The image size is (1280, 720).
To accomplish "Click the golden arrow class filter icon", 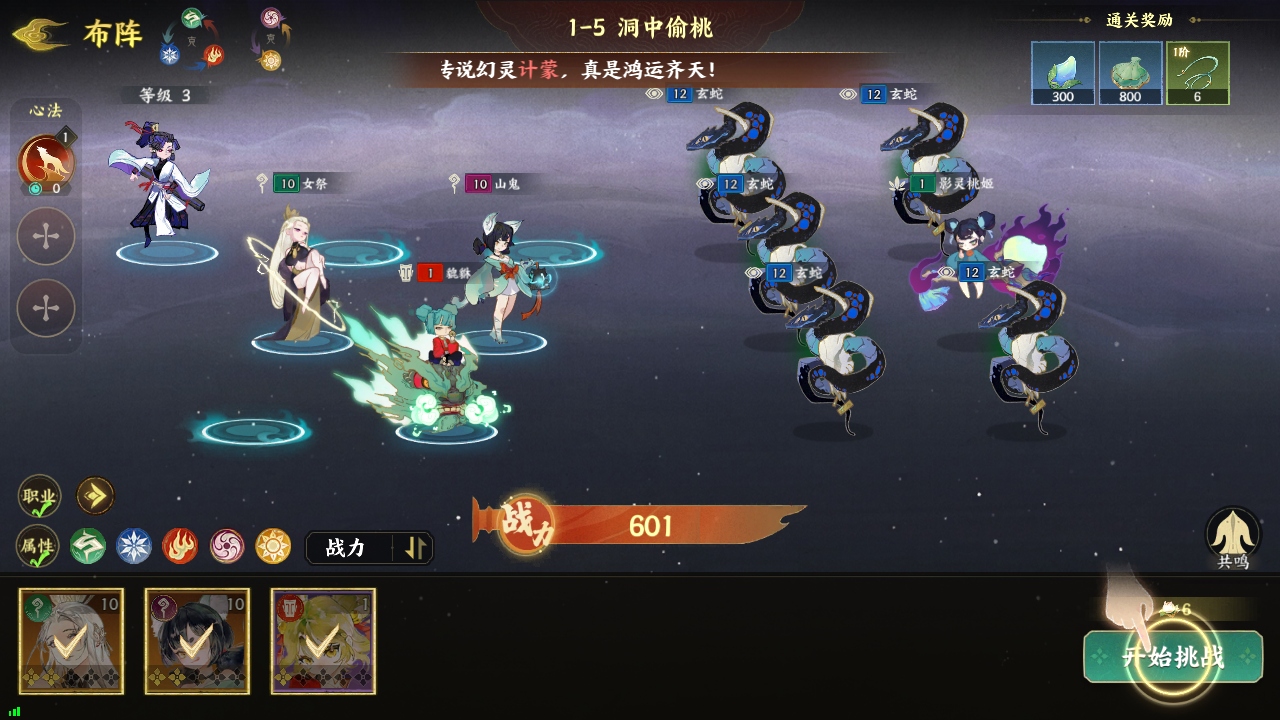I will pos(96,495).
